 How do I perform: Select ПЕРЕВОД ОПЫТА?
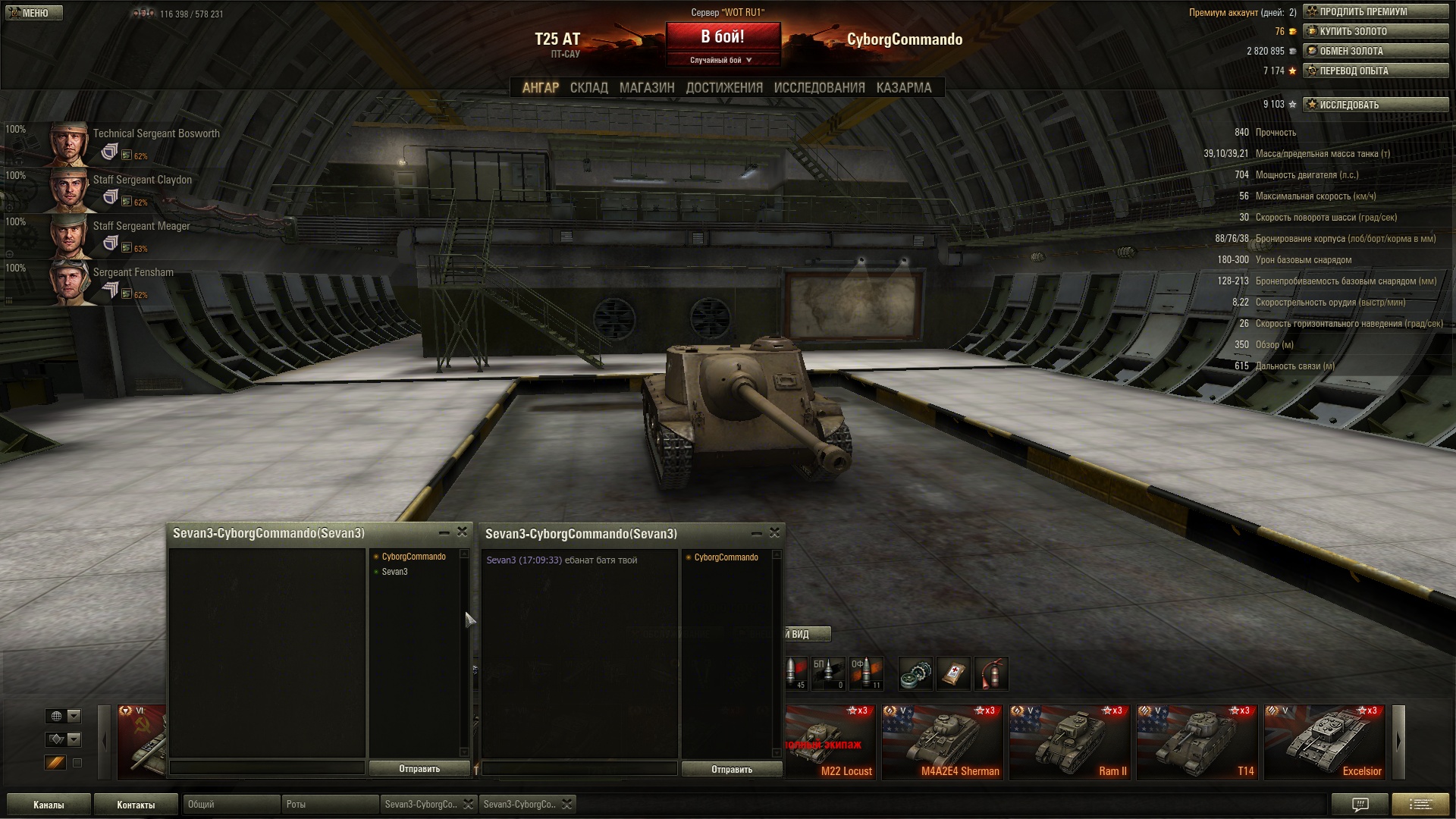(x=1375, y=71)
